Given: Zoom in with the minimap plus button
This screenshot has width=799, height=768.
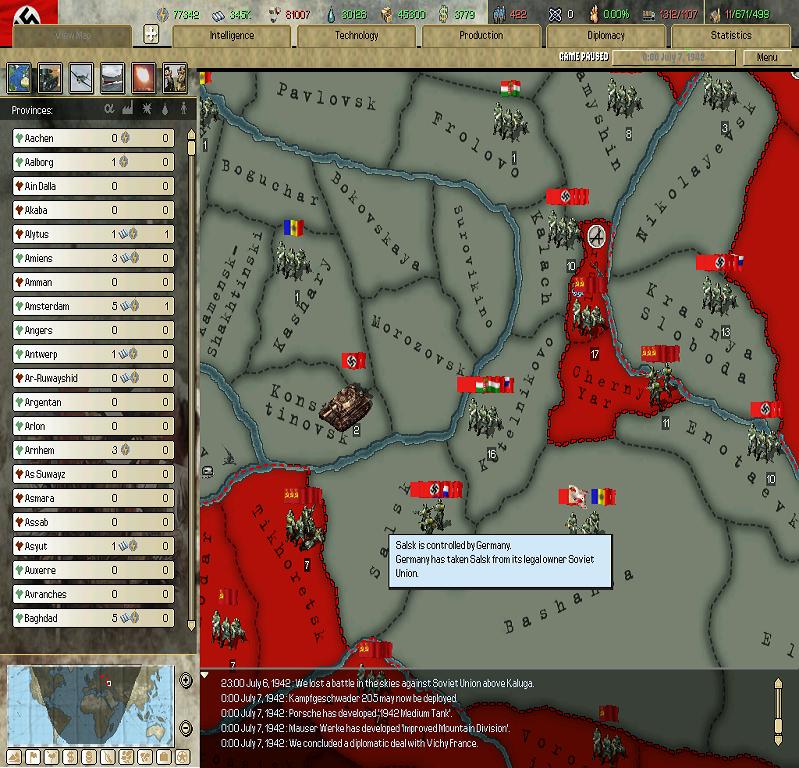Looking at the screenshot, I should pos(185,680).
